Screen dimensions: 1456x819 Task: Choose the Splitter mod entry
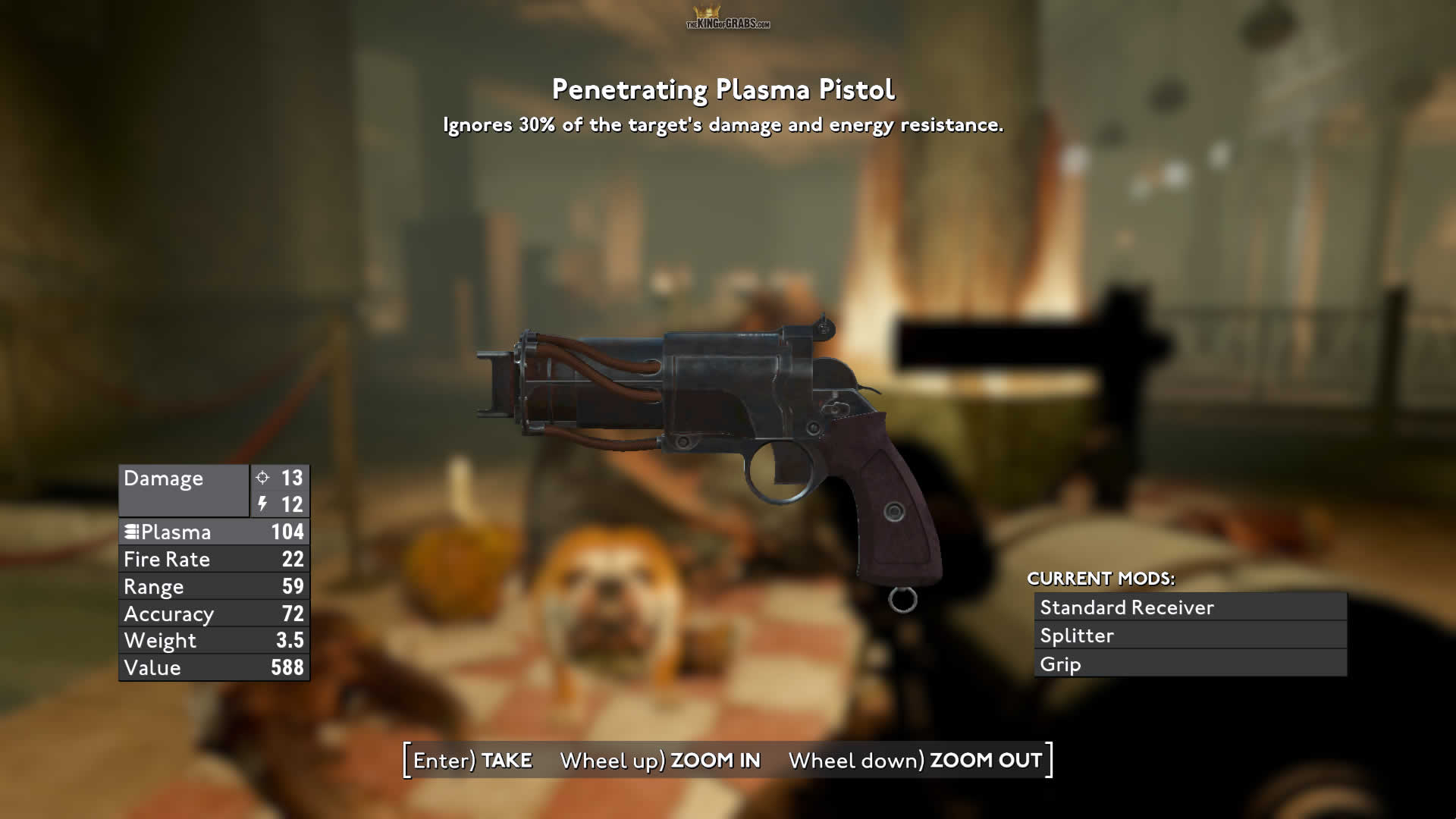coord(1190,635)
